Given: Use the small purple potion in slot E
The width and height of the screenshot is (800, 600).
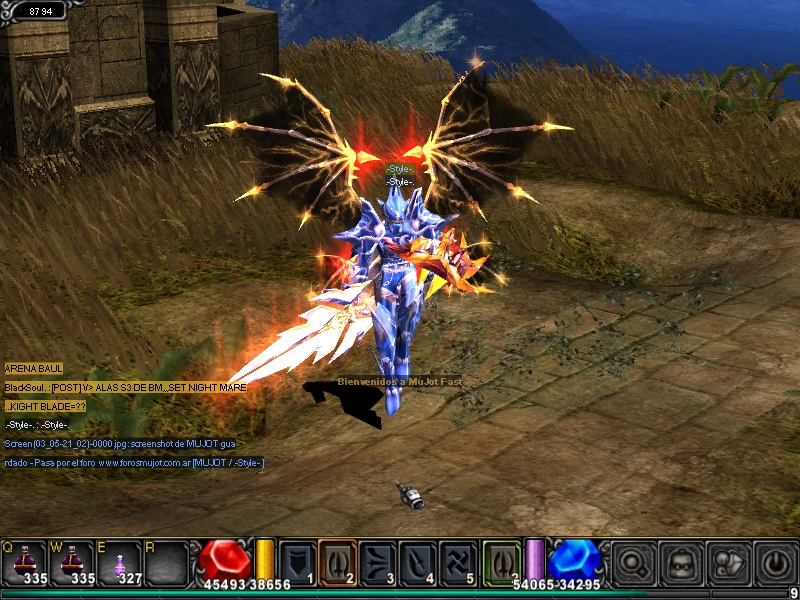Looking at the screenshot, I should tap(120, 562).
